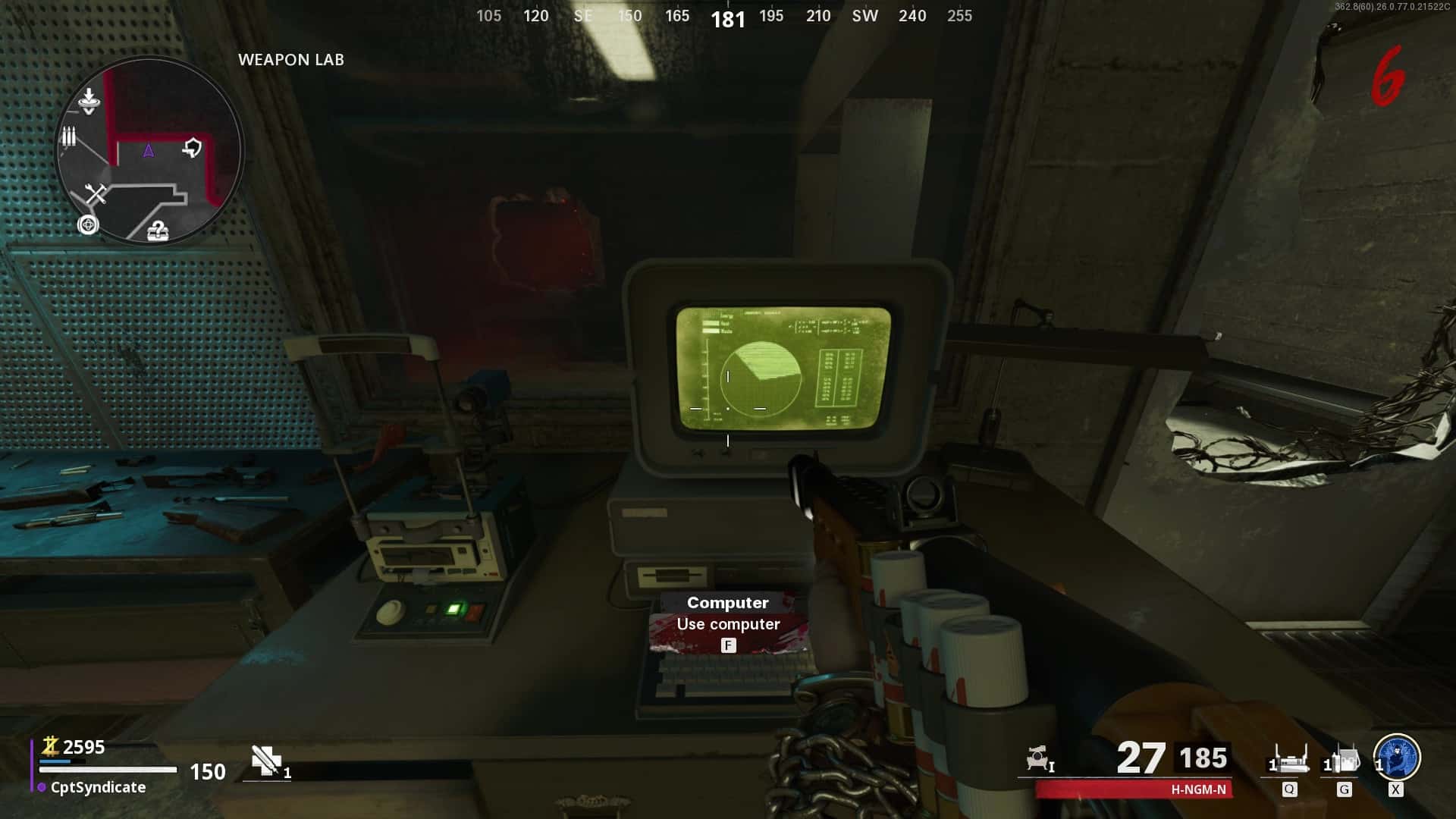Image resolution: width=1456 pixels, height=819 pixels.
Task: Click the Use computer interaction prompt
Action: (728, 624)
